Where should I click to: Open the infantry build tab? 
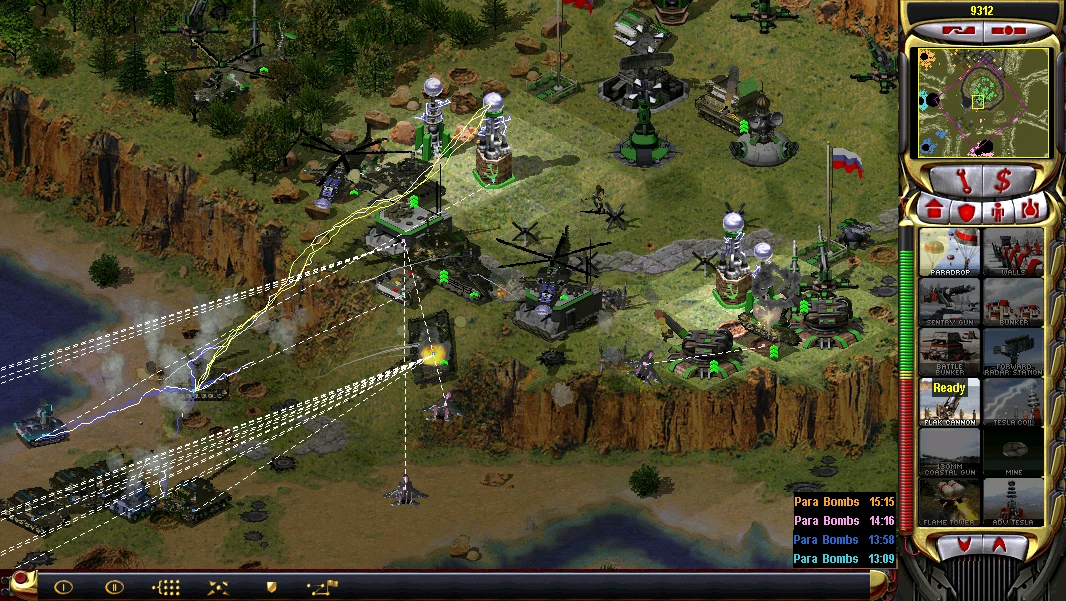click(998, 210)
